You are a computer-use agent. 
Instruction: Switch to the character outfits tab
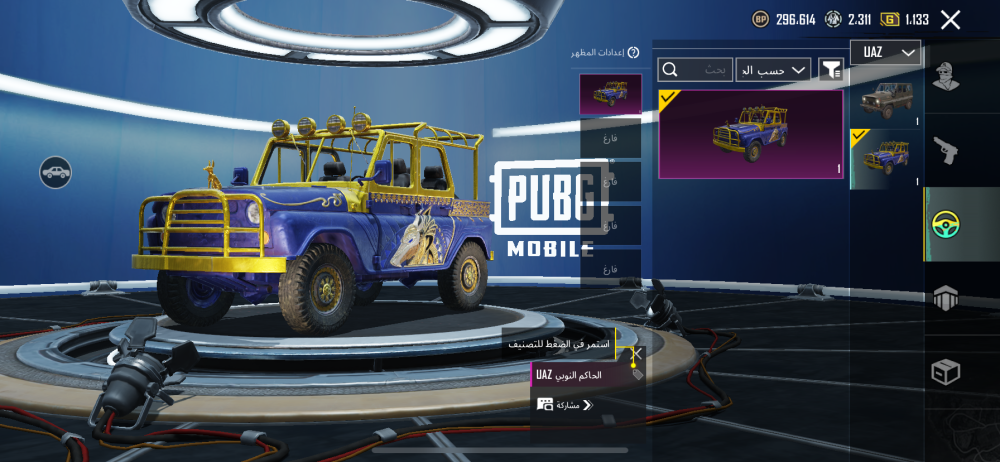pyautogui.click(x=946, y=77)
